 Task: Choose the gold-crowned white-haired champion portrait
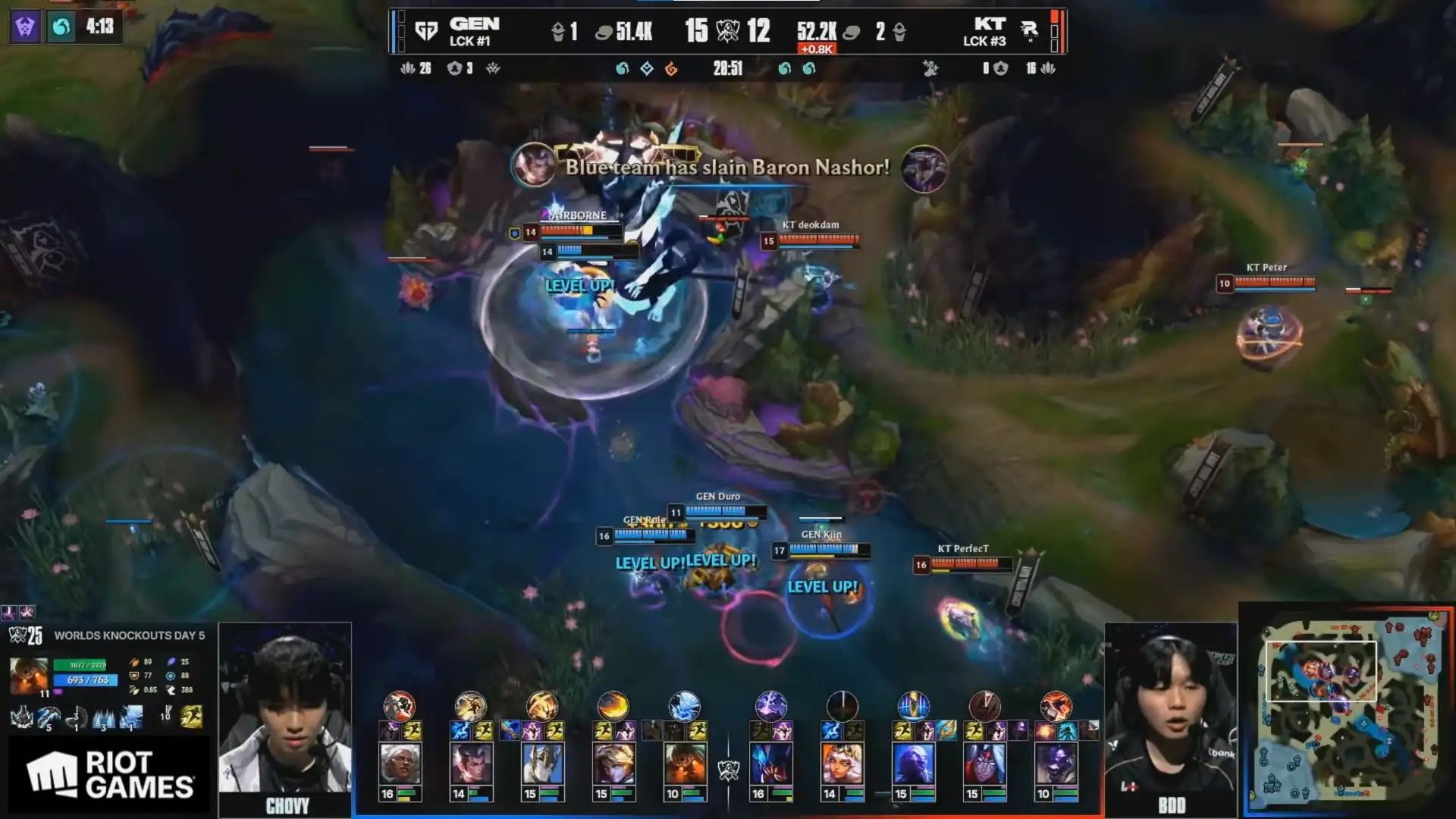coord(842,763)
